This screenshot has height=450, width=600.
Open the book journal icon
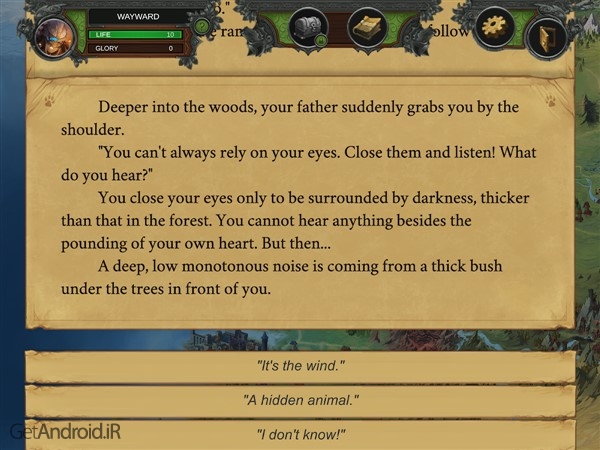click(x=367, y=28)
